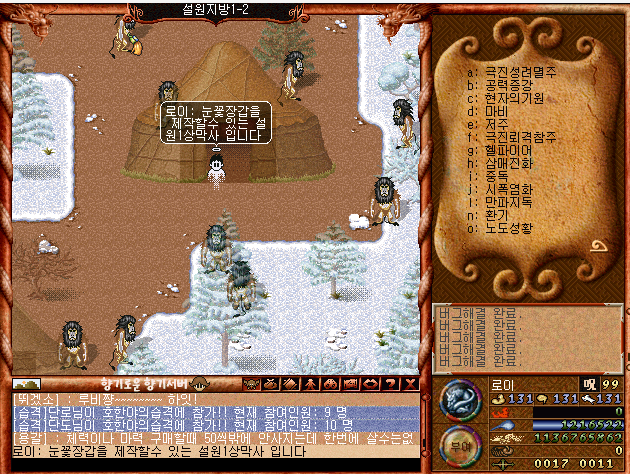Viewport: 630px width, 474px height.
Task: Choose the 현자의기원 spell from the list
Action: coord(514,98)
